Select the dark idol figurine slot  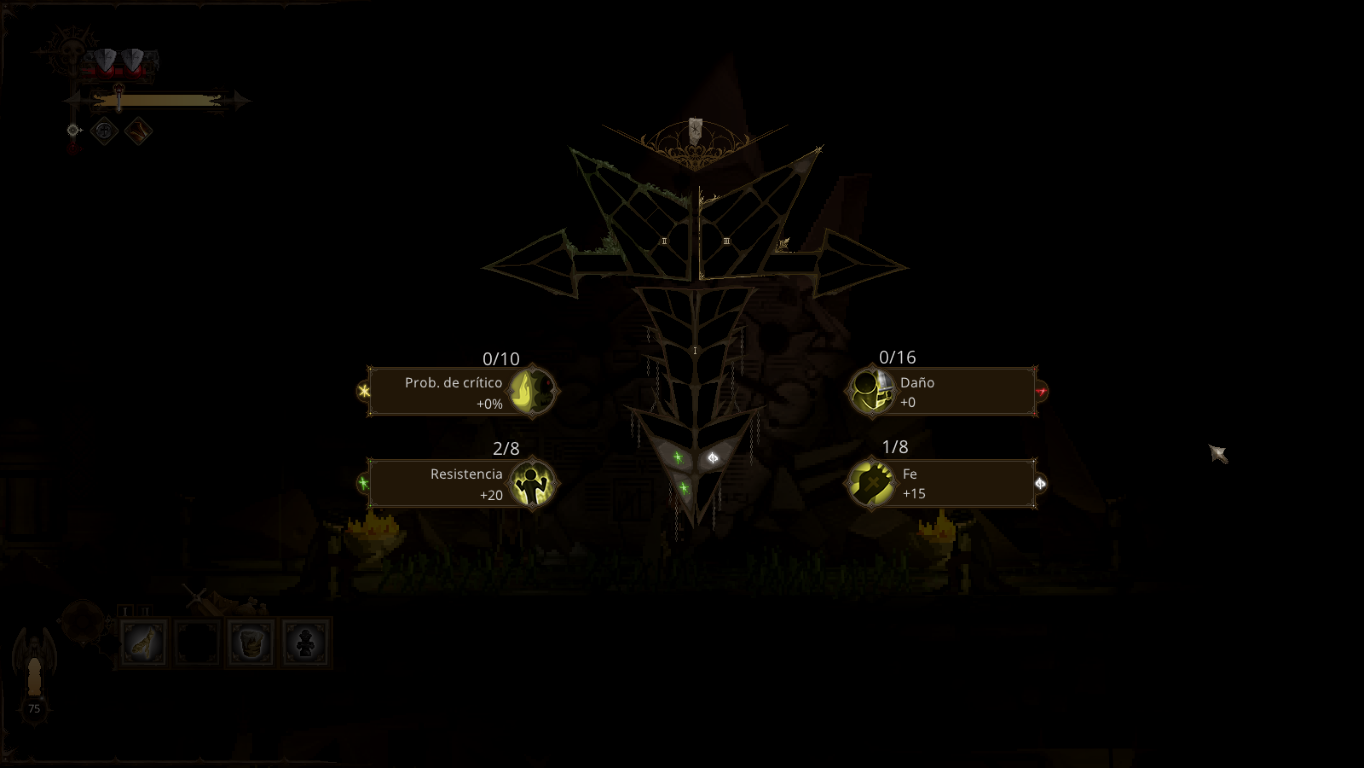[305, 642]
